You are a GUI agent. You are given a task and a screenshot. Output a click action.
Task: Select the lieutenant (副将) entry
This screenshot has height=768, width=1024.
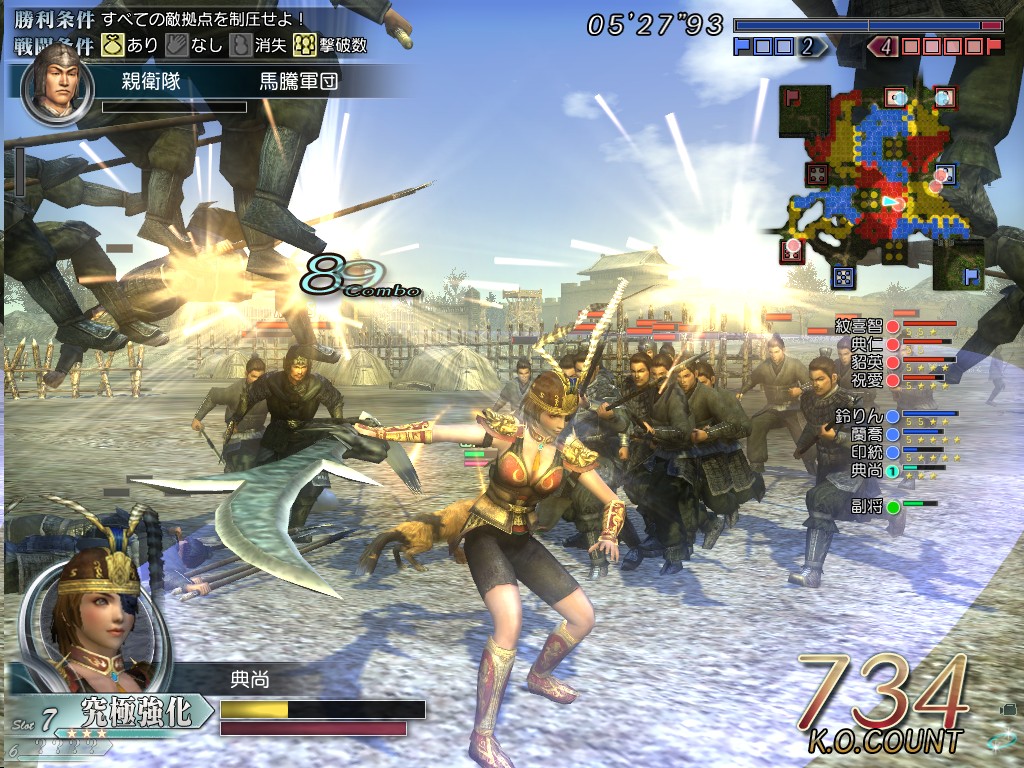[865, 506]
